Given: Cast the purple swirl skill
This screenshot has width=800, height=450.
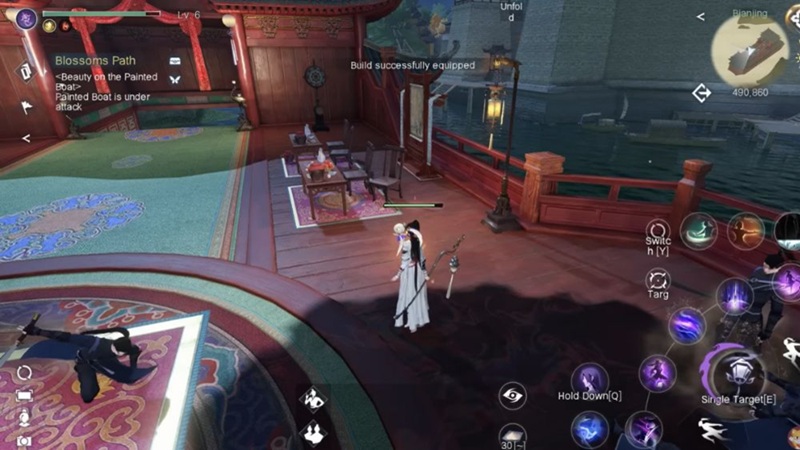Looking at the screenshot, I should click(687, 325).
